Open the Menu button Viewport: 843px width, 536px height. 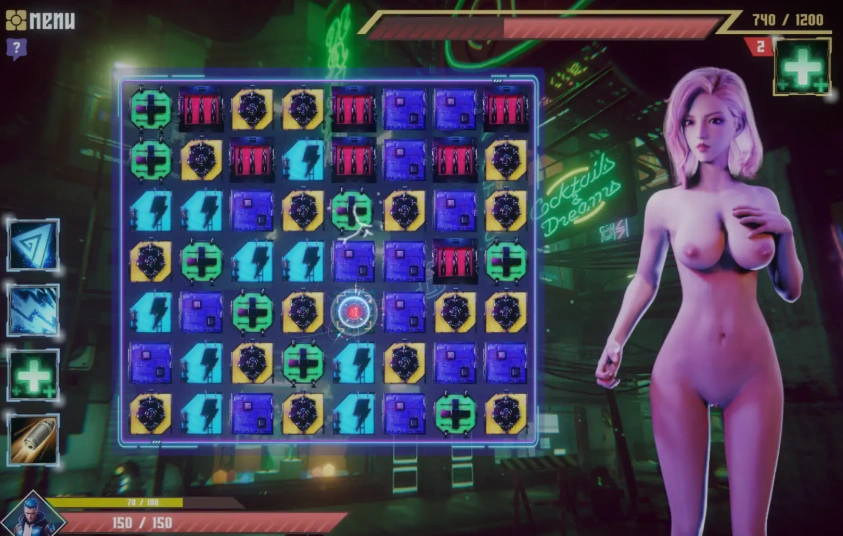[41, 19]
